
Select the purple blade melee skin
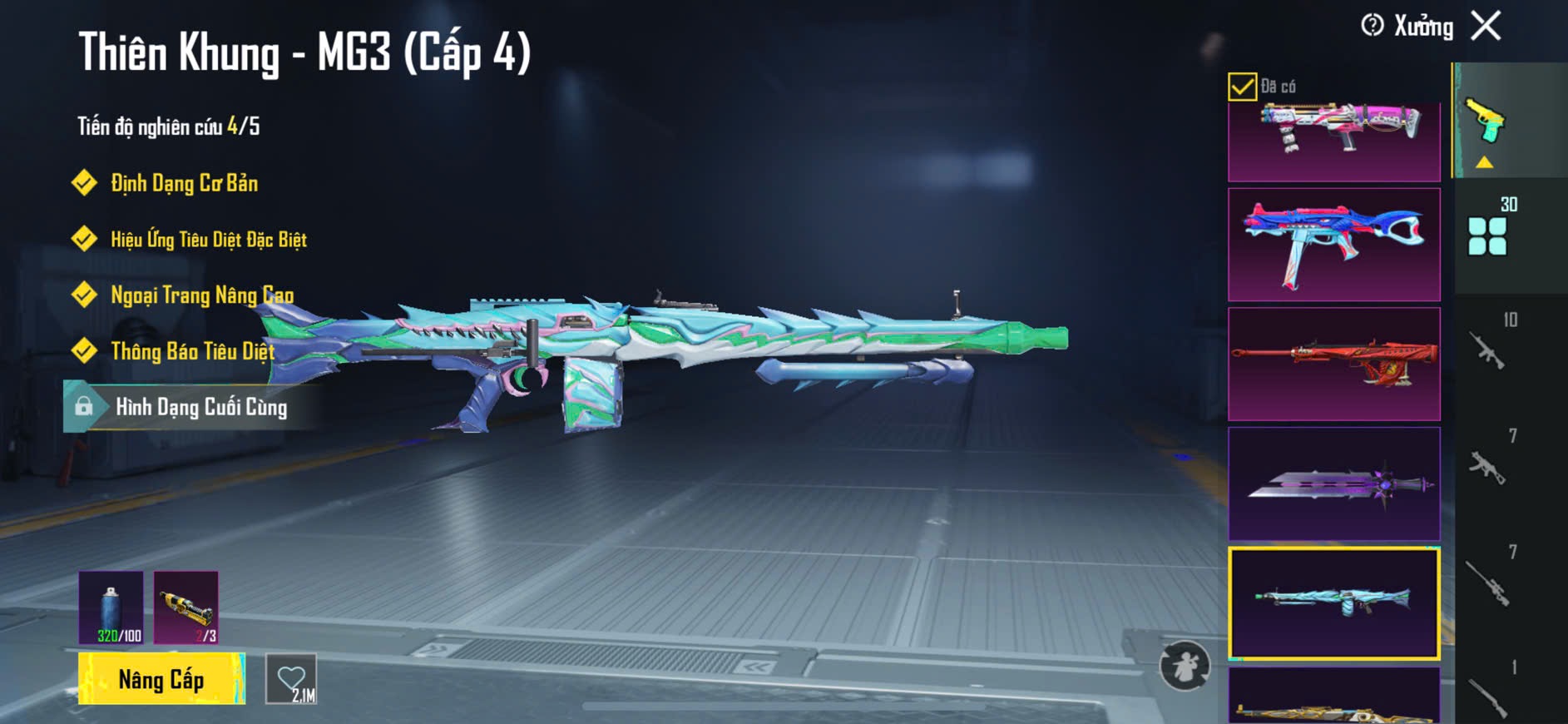pyautogui.click(x=1333, y=483)
